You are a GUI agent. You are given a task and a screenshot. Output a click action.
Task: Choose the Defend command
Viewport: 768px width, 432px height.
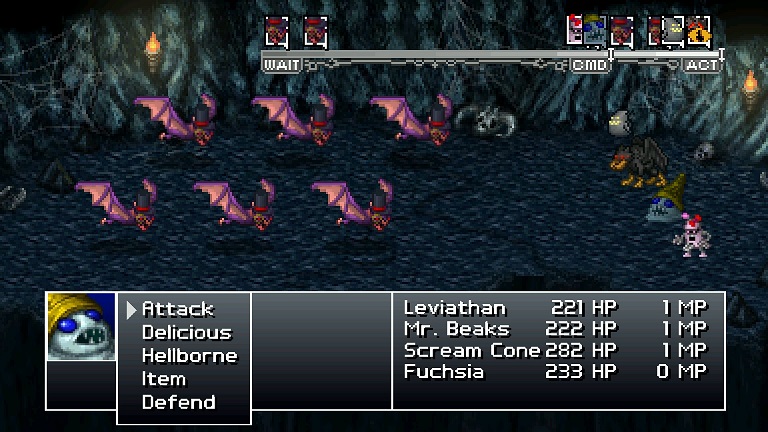pyautogui.click(x=178, y=402)
